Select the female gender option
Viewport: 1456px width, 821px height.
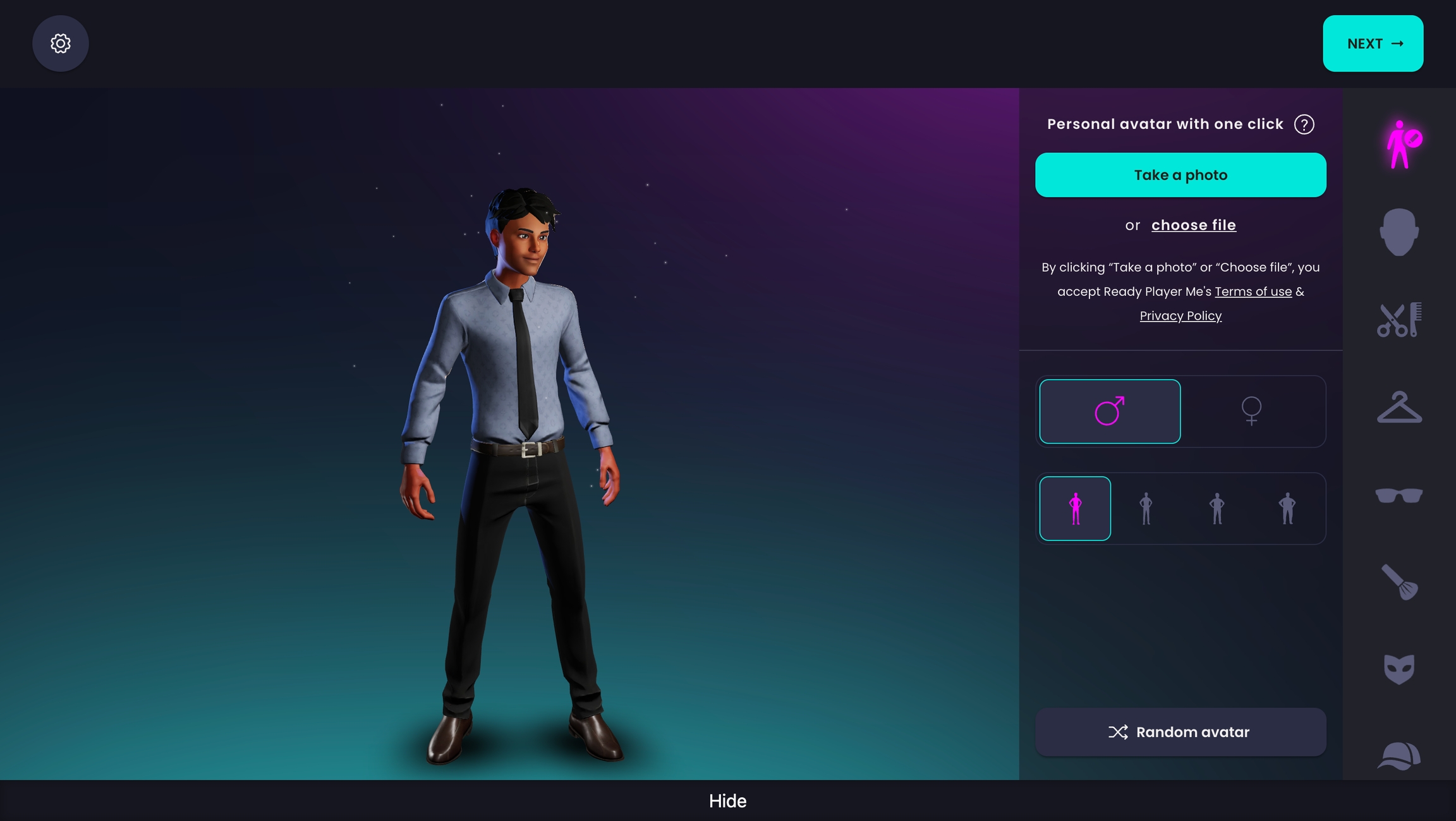pyautogui.click(x=1251, y=411)
